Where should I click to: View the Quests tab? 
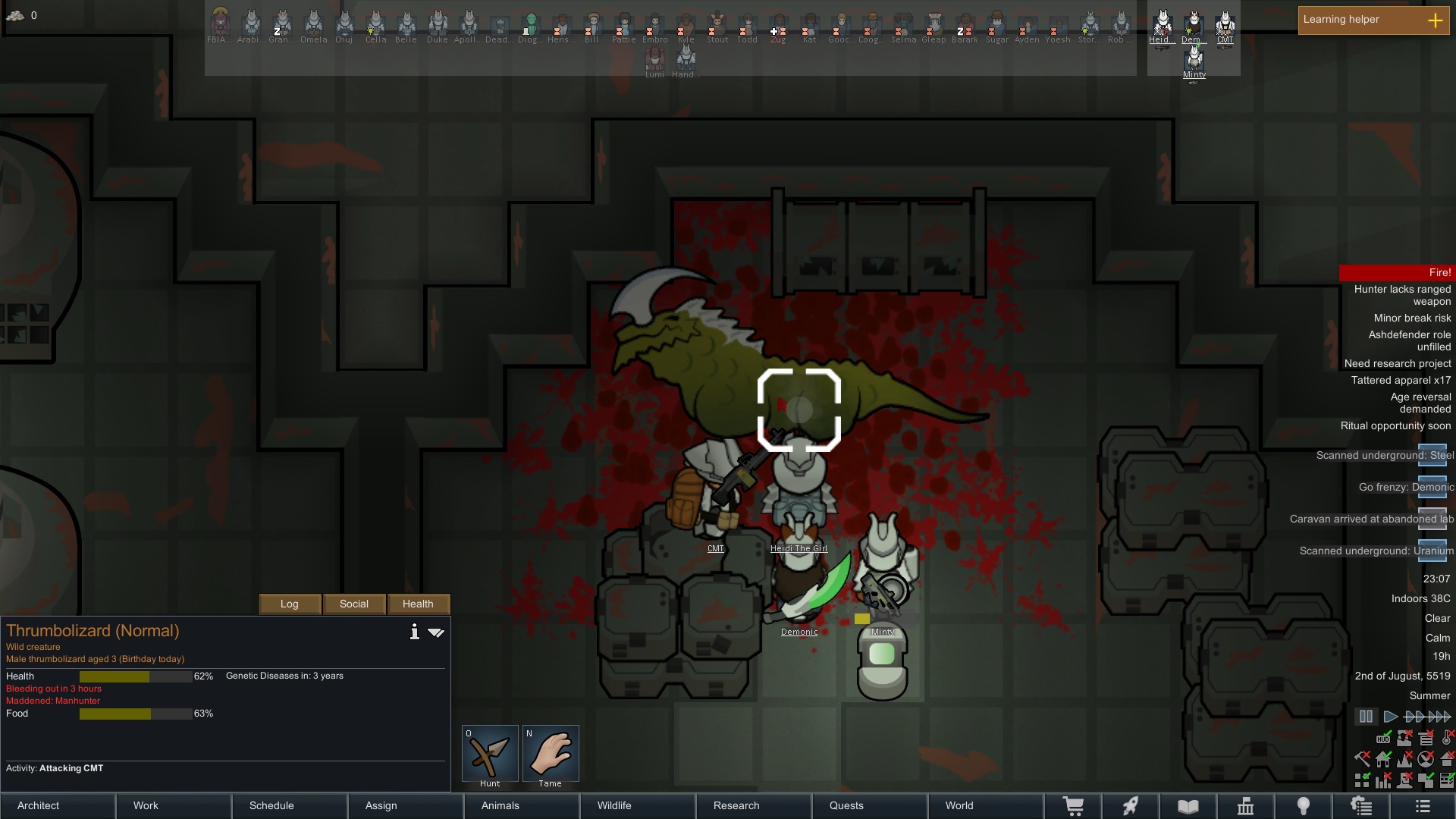pyautogui.click(x=870, y=805)
